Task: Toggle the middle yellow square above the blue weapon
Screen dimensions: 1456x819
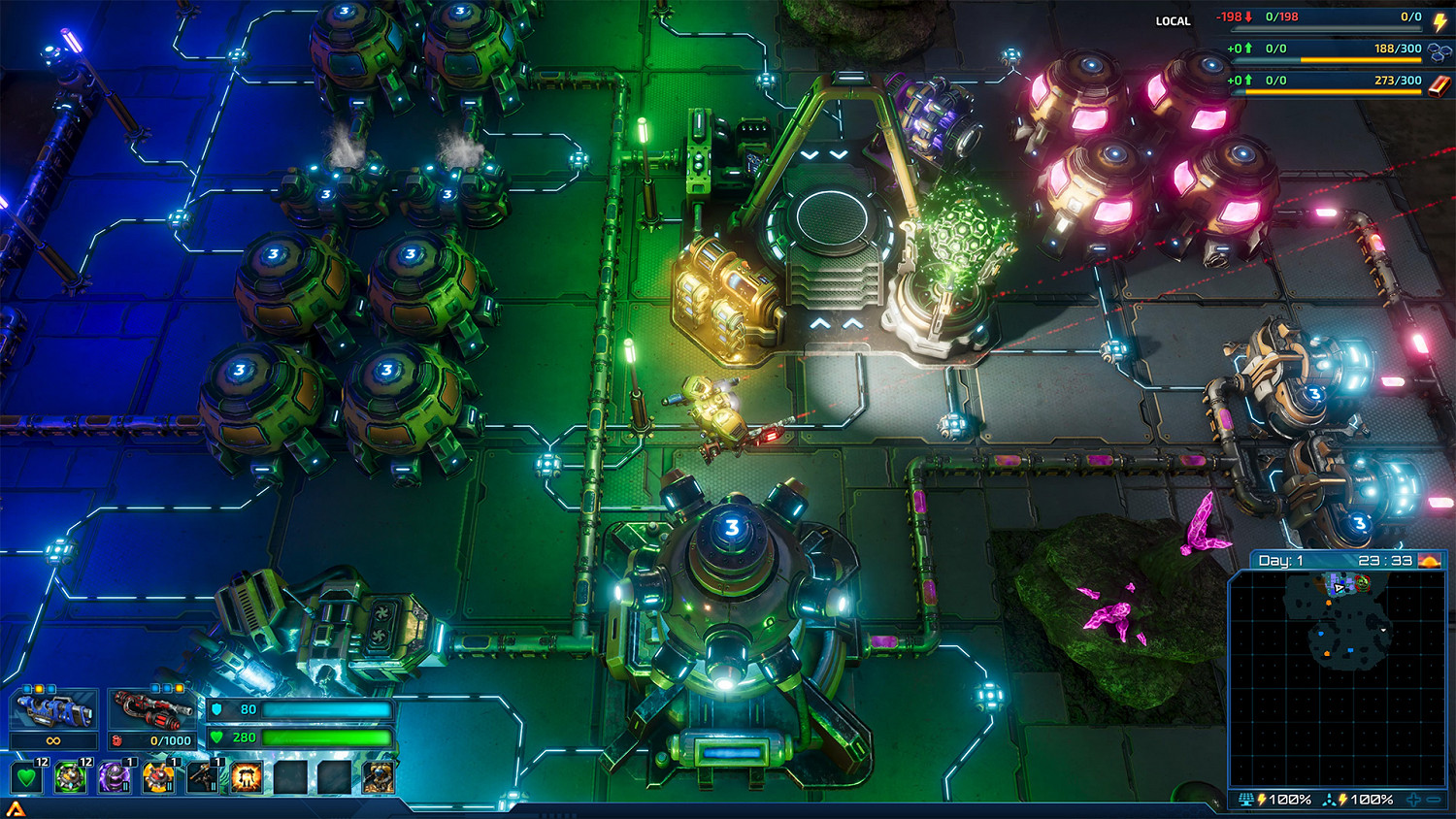Action: click(x=39, y=688)
